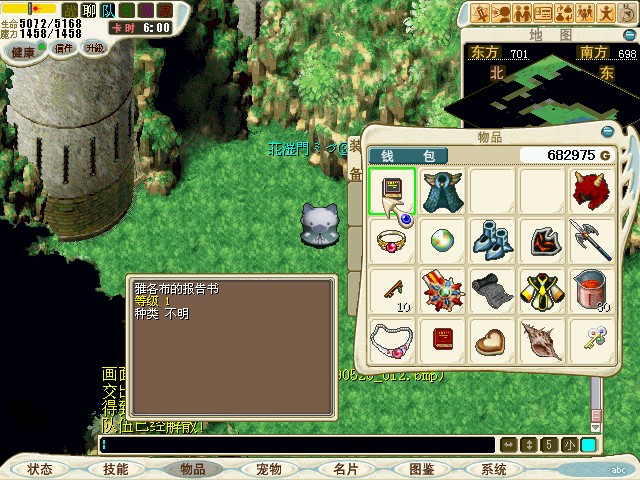Select the red potion beaker stack
This screenshot has width=640, height=480.
coord(592,290)
